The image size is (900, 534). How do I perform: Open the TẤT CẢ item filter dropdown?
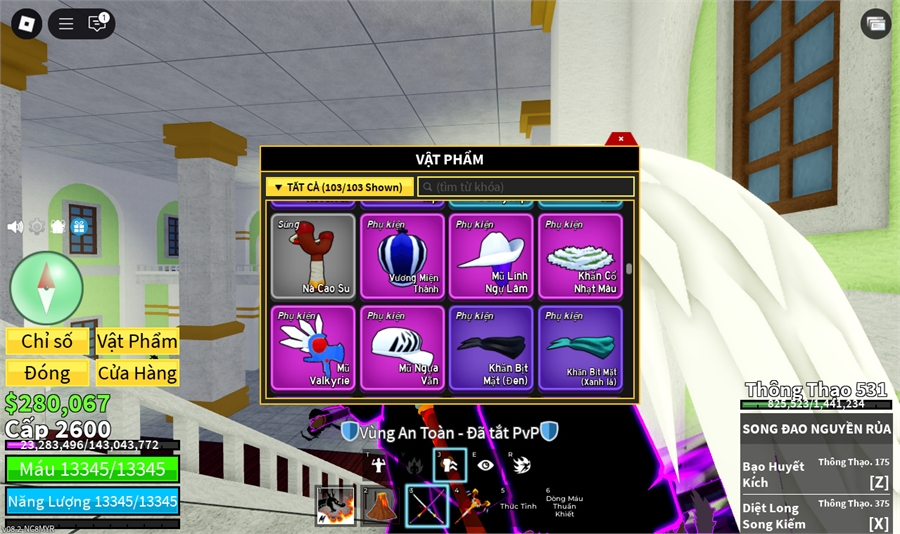[x=339, y=187]
